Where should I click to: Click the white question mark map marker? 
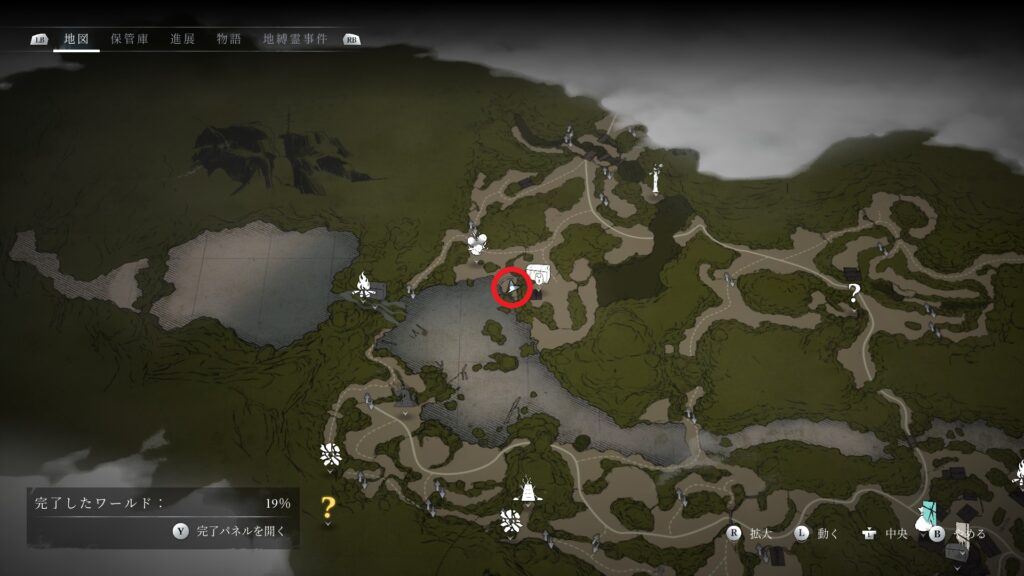click(854, 293)
